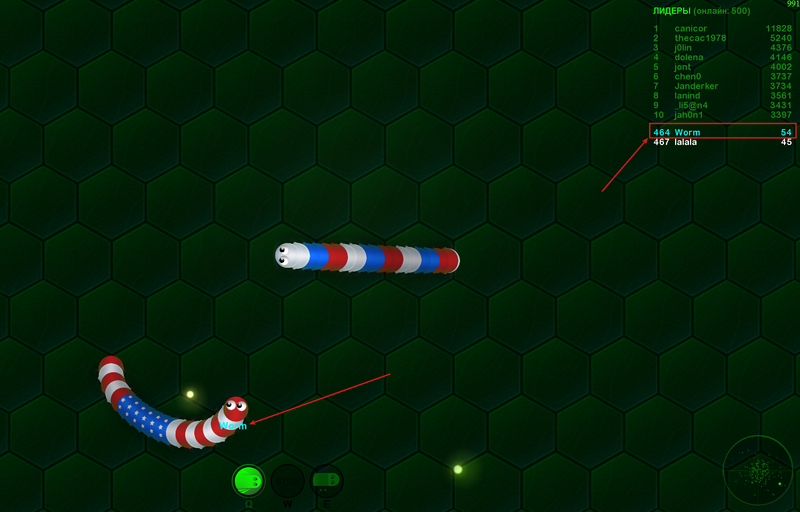This screenshot has height=512, width=800.
Task: Click the circular radar minimap
Action: [x=757, y=469]
